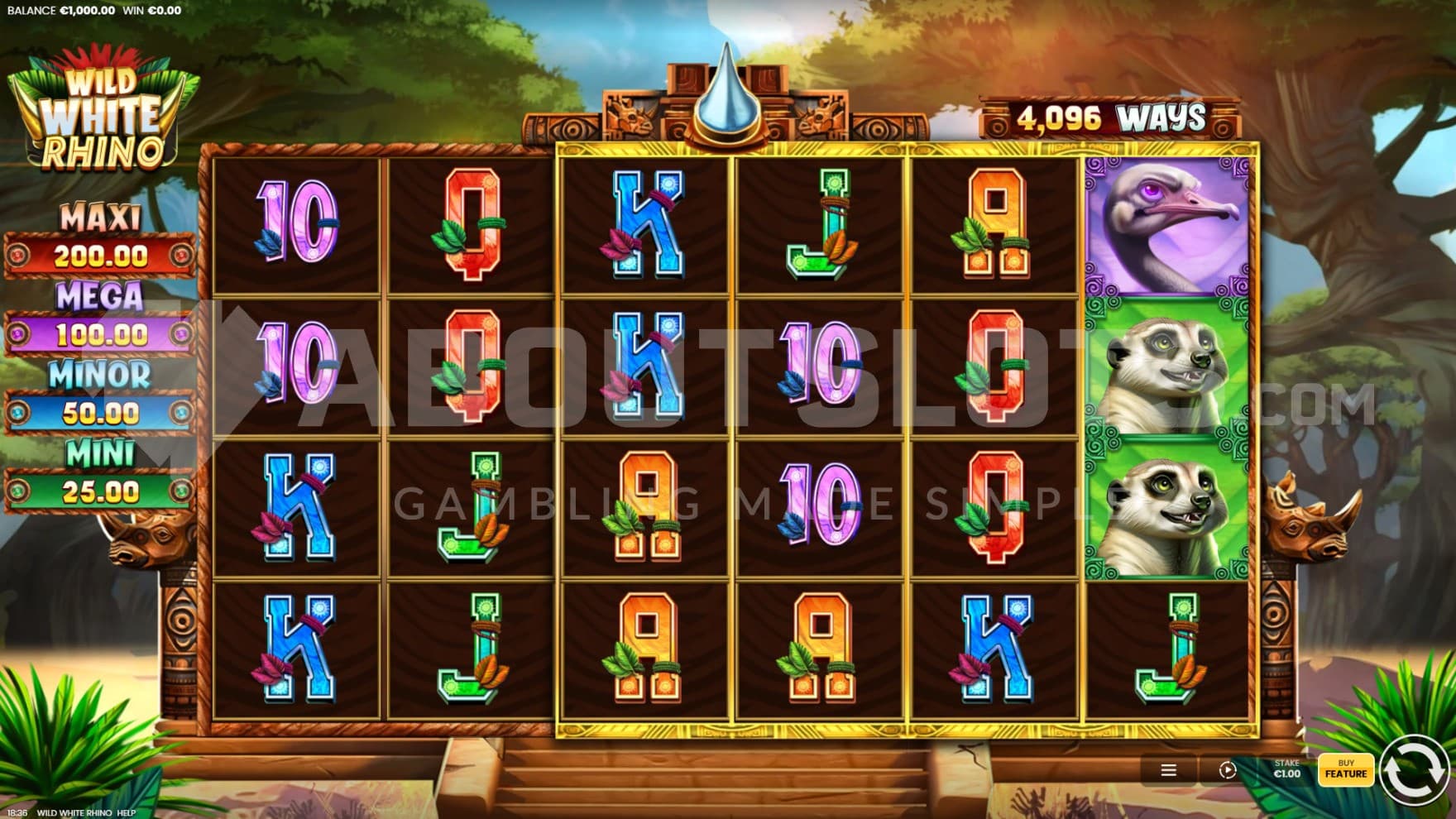Click the Buy Feature button
Image resolution: width=1456 pixels, height=819 pixels.
coord(1345,769)
